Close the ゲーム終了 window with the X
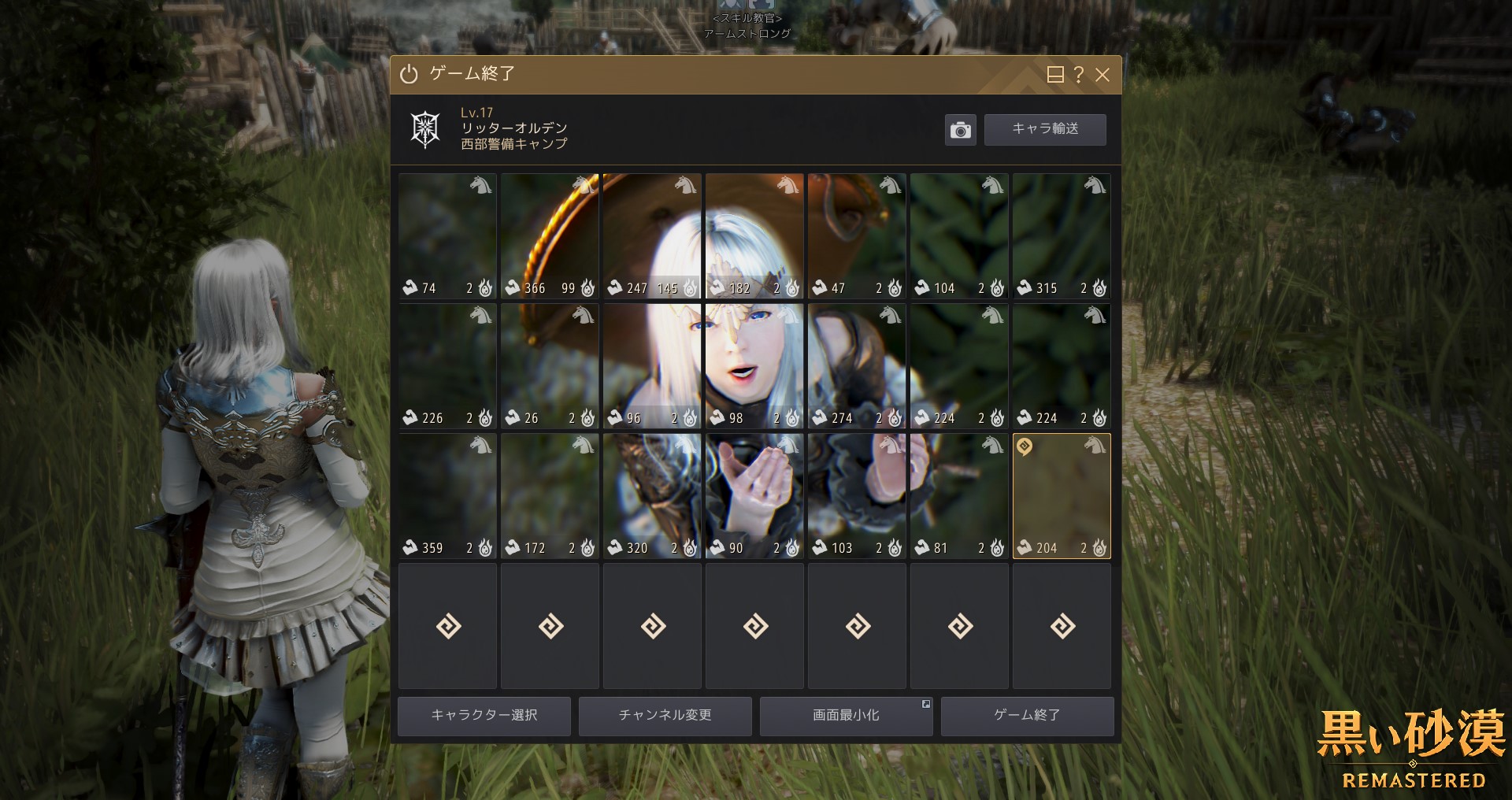 click(1102, 75)
